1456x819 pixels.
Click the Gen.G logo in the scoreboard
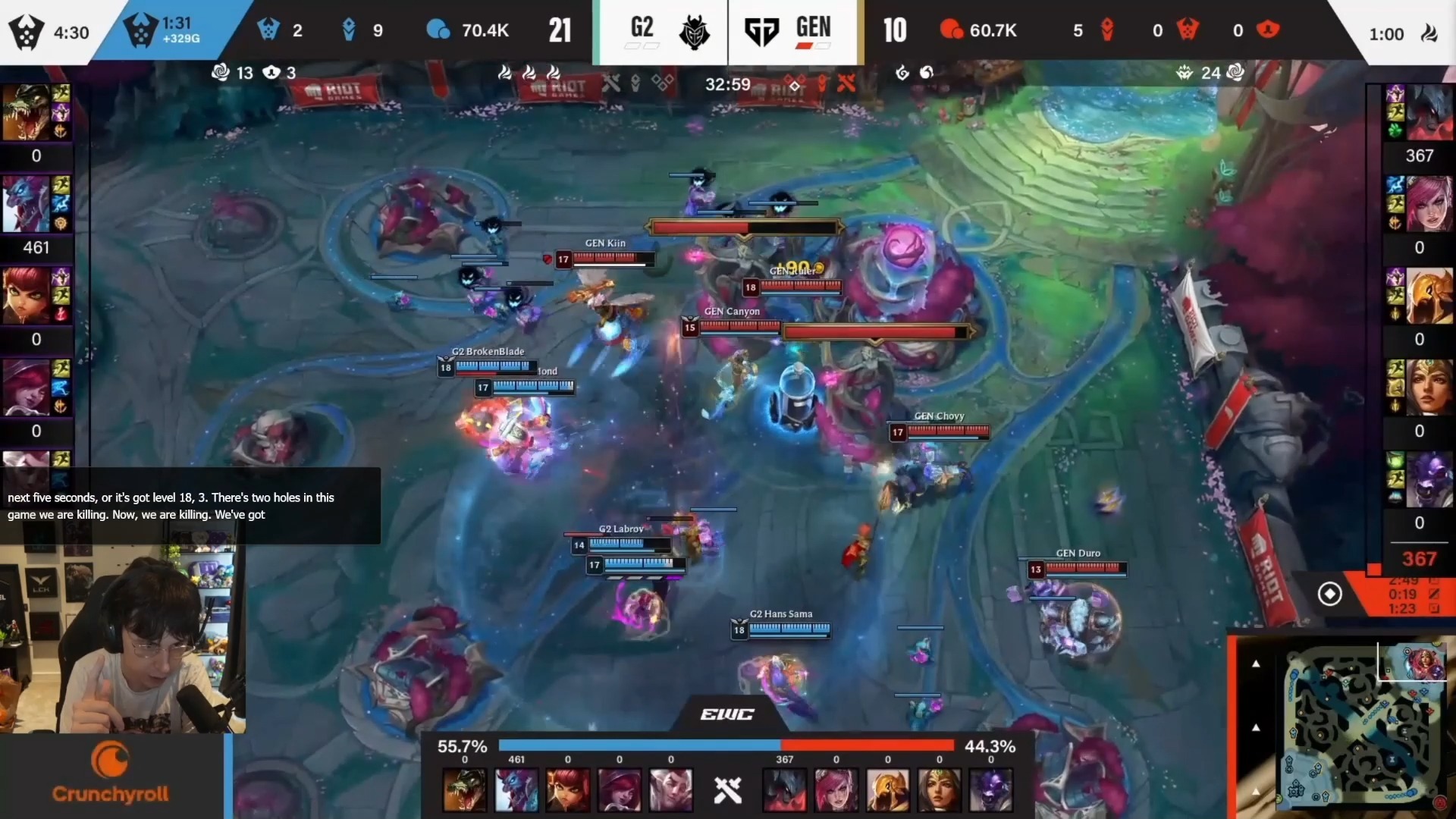(x=762, y=32)
